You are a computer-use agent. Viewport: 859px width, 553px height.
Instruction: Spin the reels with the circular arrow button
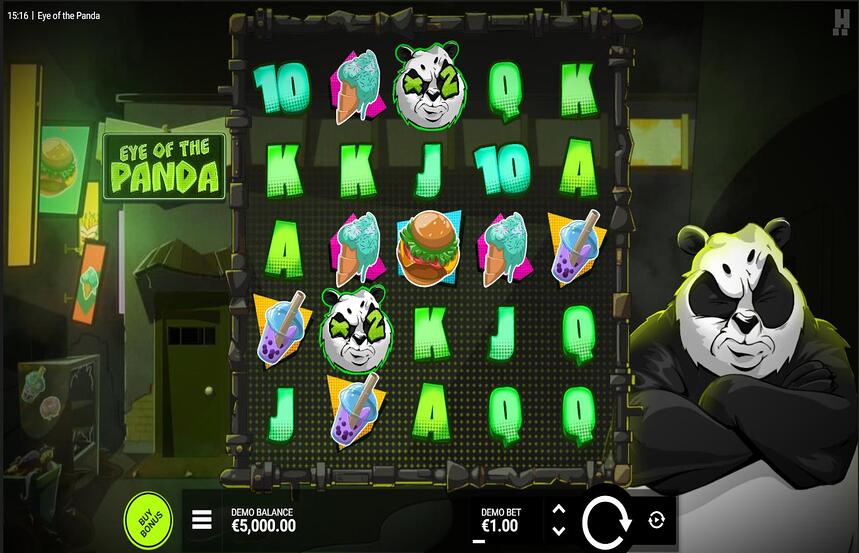pyautogui.click(x=605, y=521)
